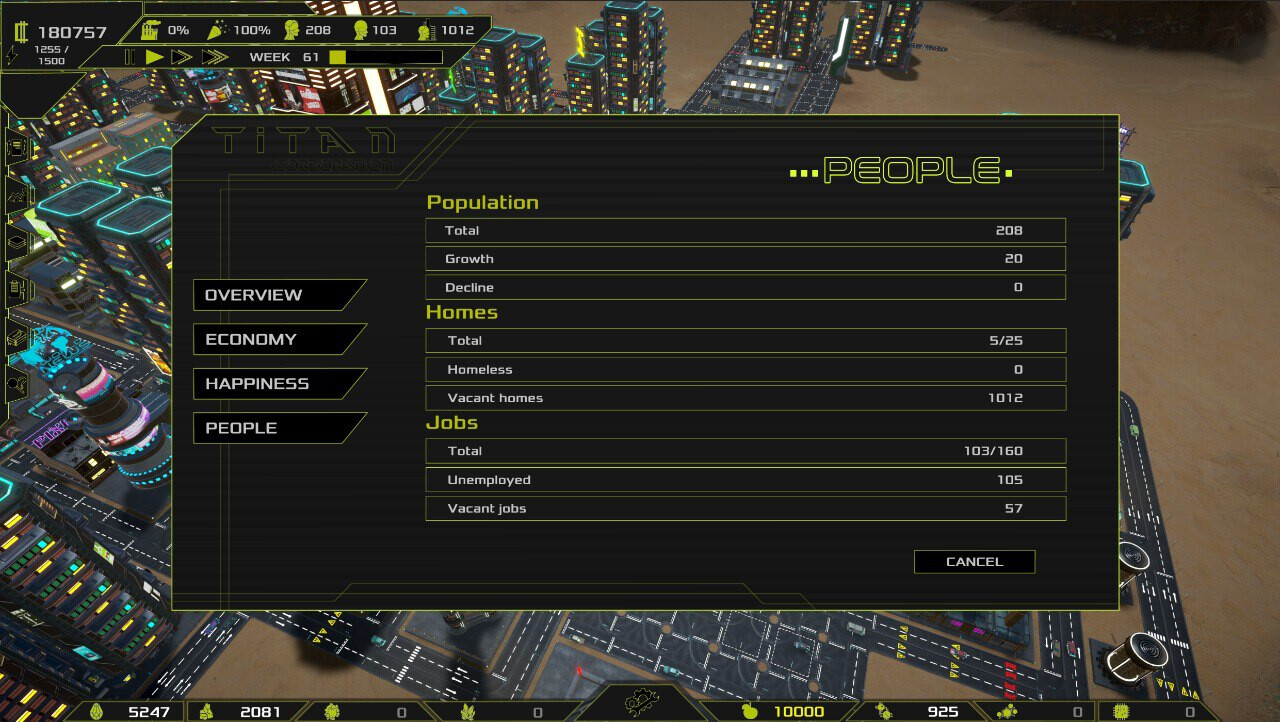Click the Vacant jobs row showing 57
This screenshot has width=1280, height=722.
(744, 508)
